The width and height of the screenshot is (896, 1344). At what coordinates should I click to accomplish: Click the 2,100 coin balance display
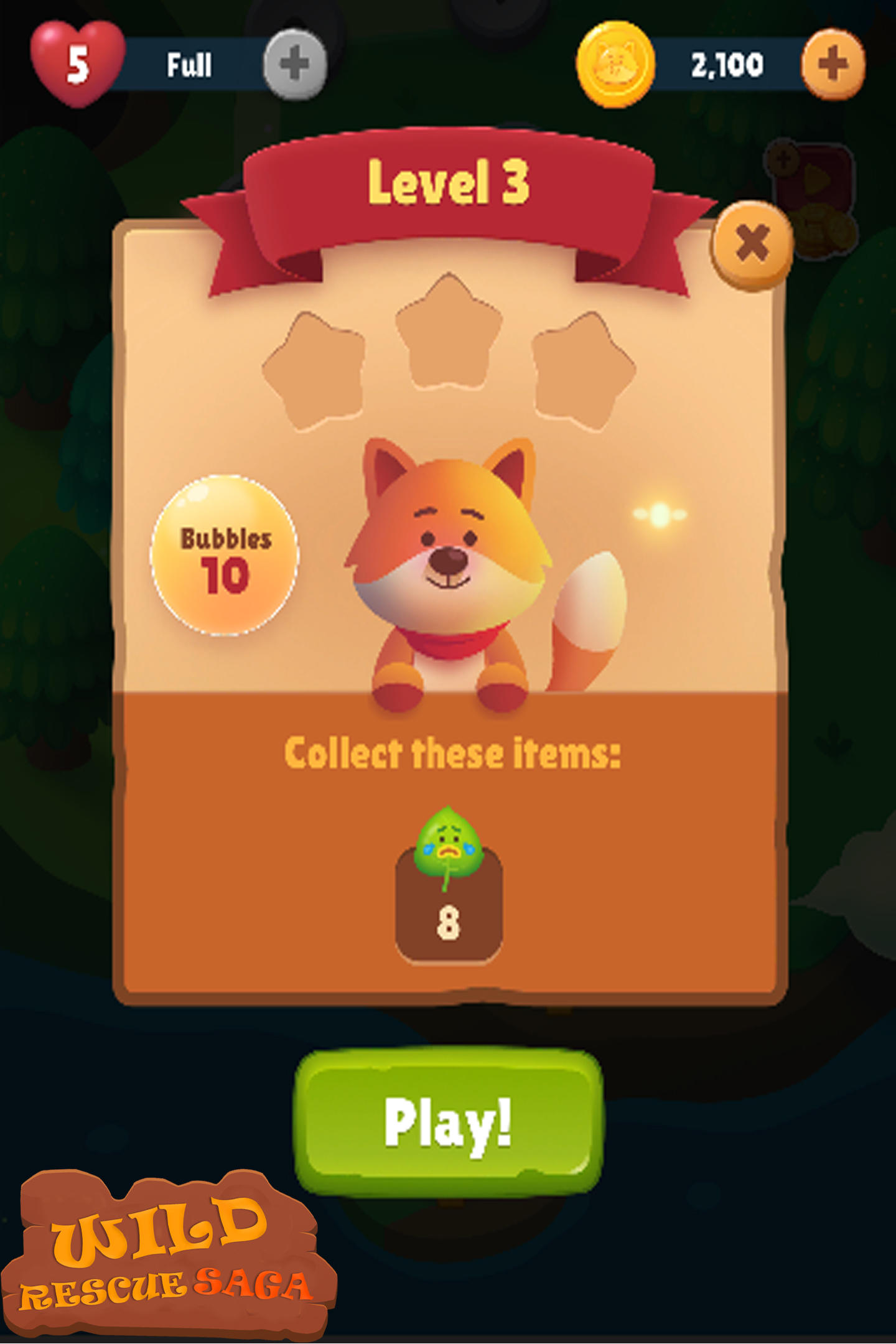(x=728, y=62)
